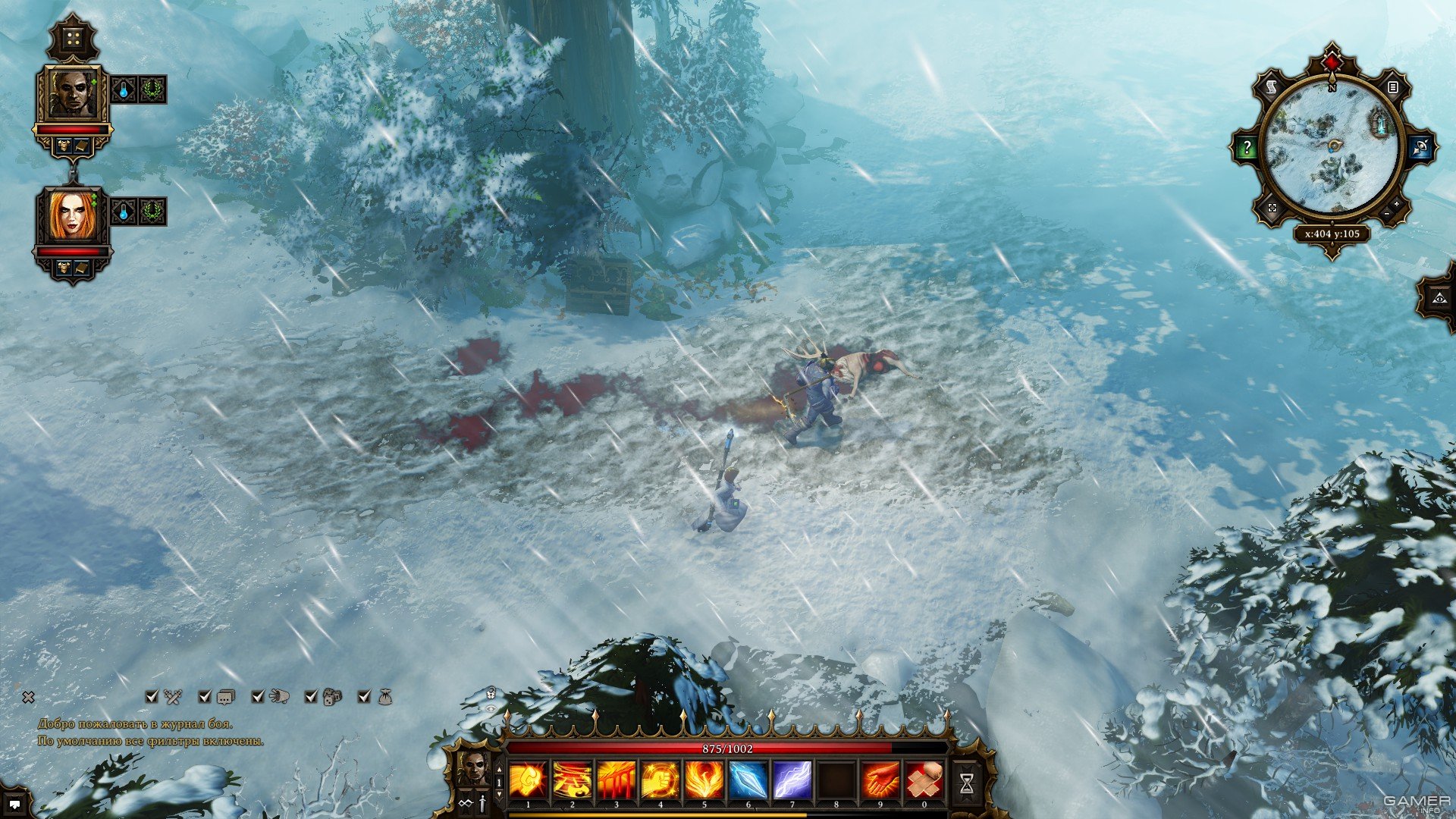Activate the flaming fist skill in slot 1

coord(529,780)
